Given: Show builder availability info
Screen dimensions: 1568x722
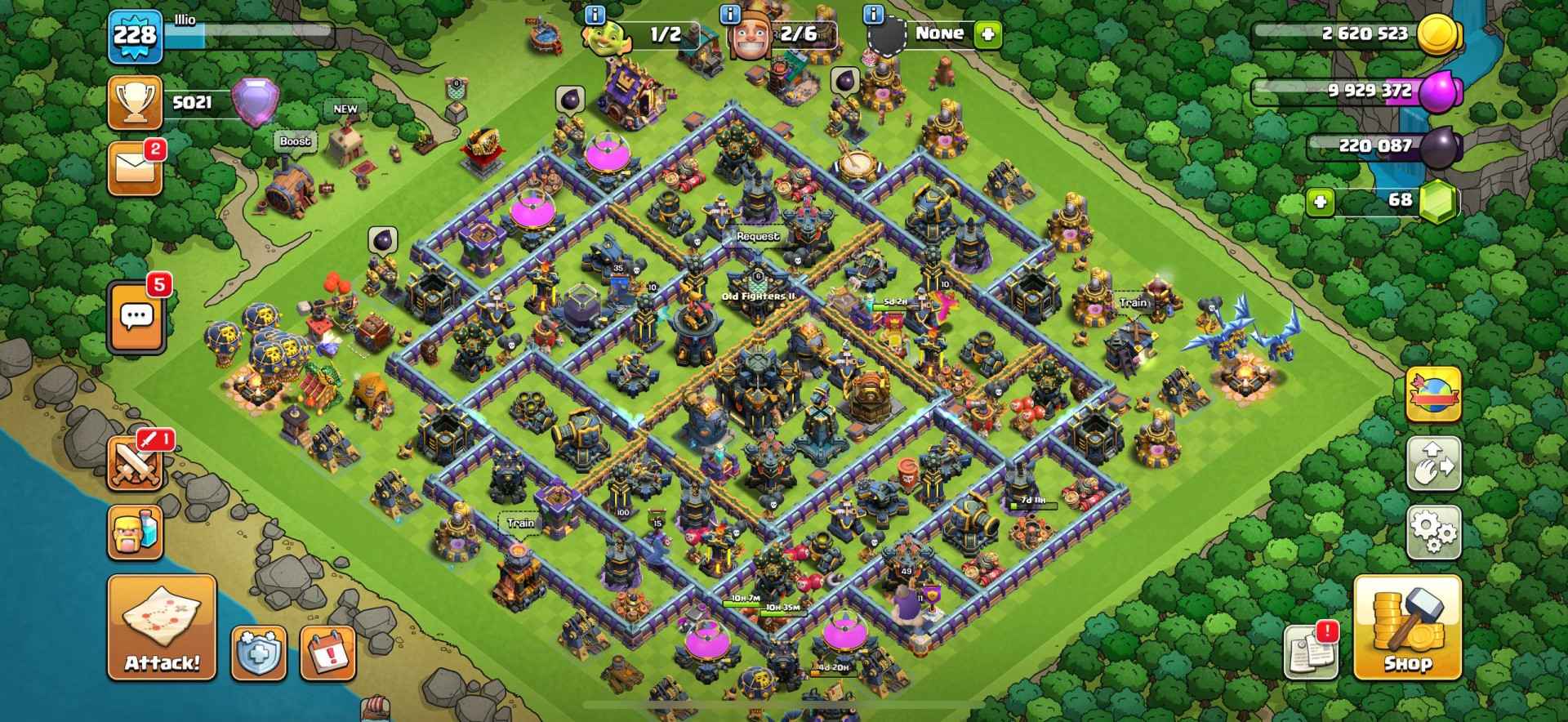Looking at the screenshot, I should 731,14.
